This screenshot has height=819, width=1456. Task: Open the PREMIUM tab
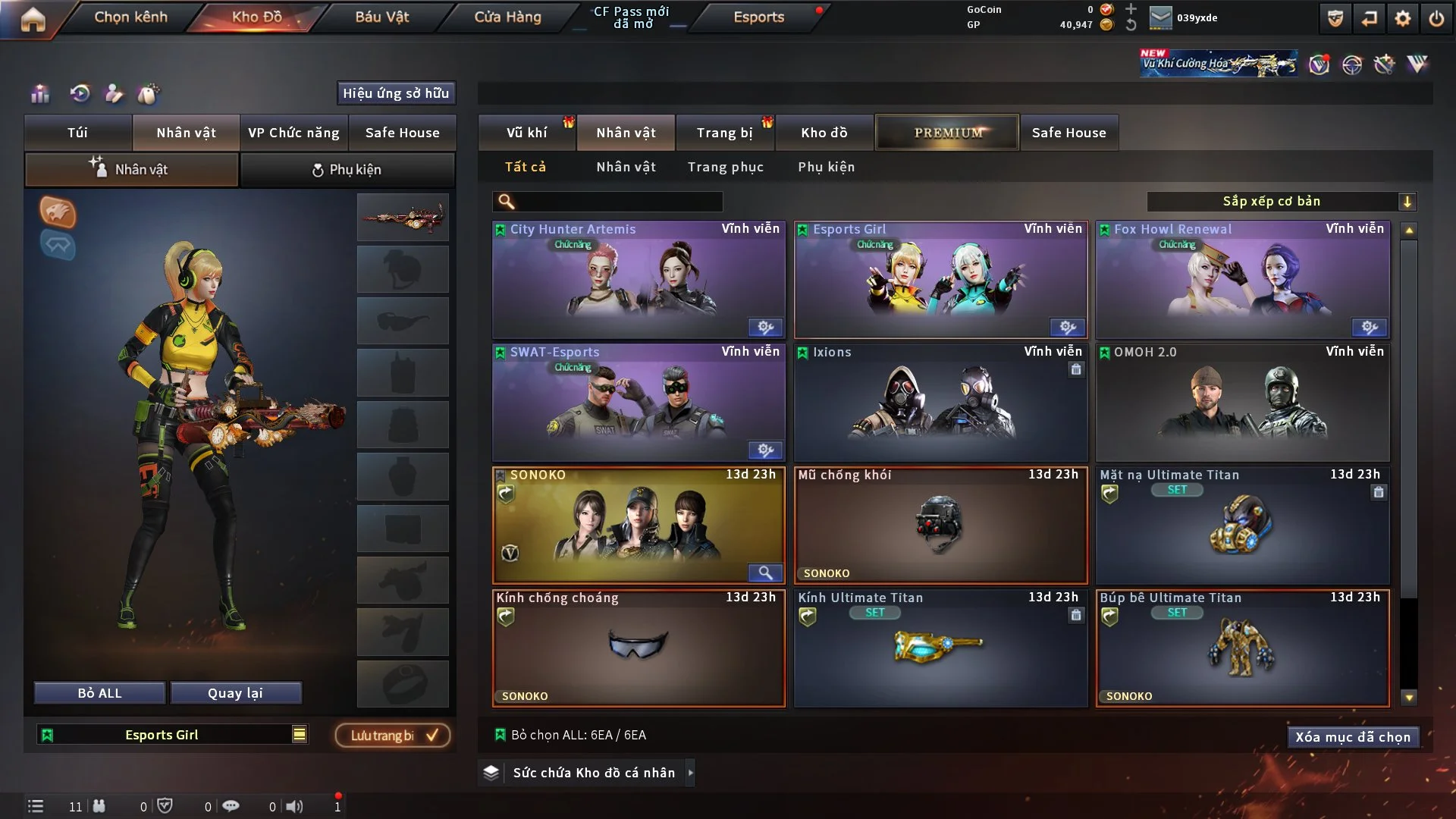(947, 133)
